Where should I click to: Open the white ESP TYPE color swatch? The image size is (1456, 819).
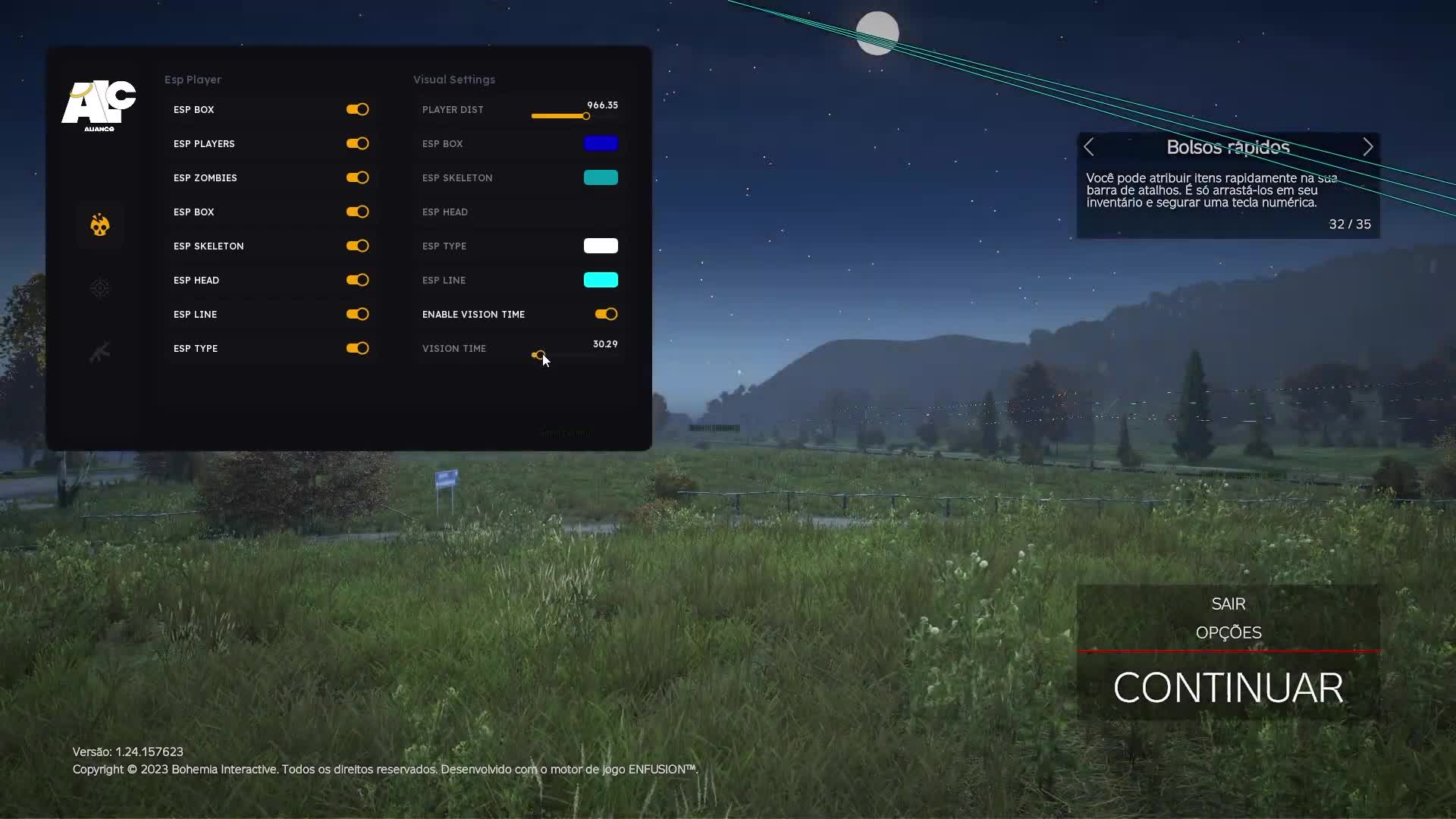[601, 246]
